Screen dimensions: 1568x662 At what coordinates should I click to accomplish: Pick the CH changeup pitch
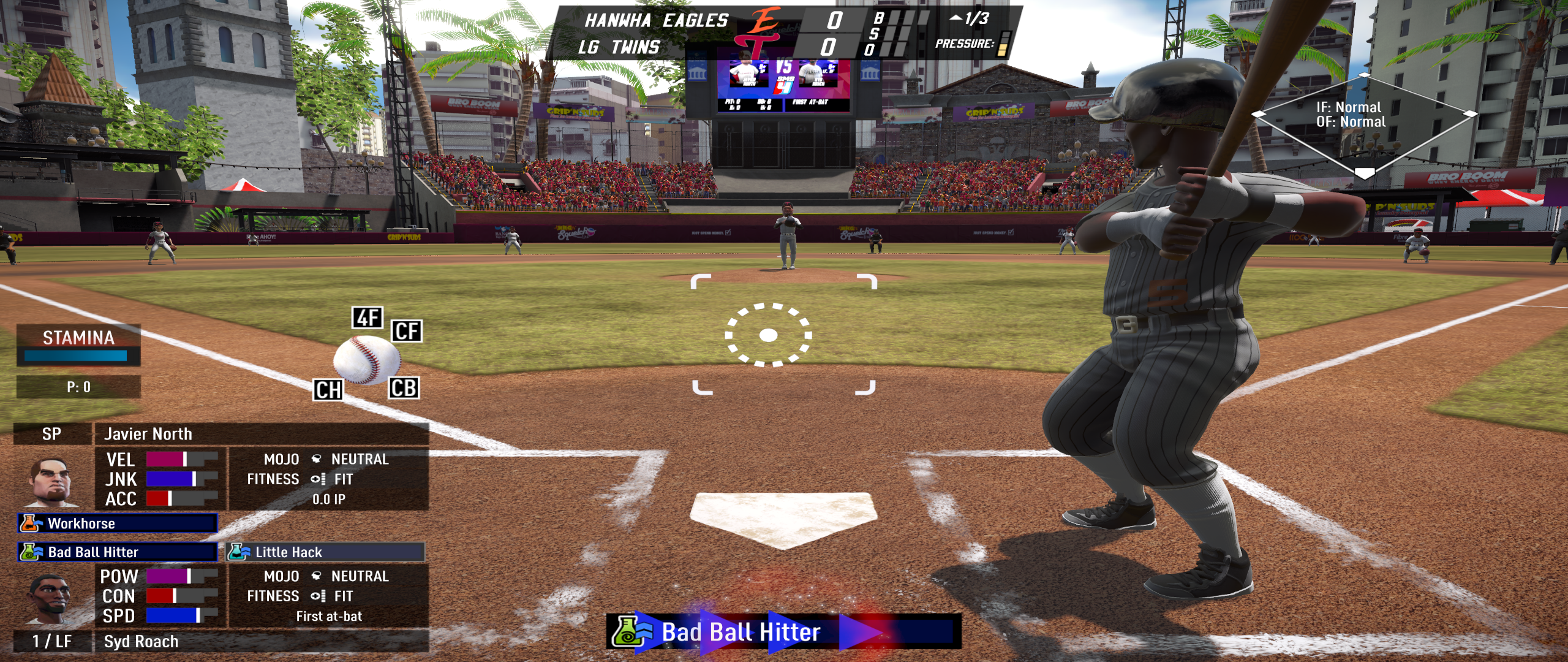coord(328,390)
